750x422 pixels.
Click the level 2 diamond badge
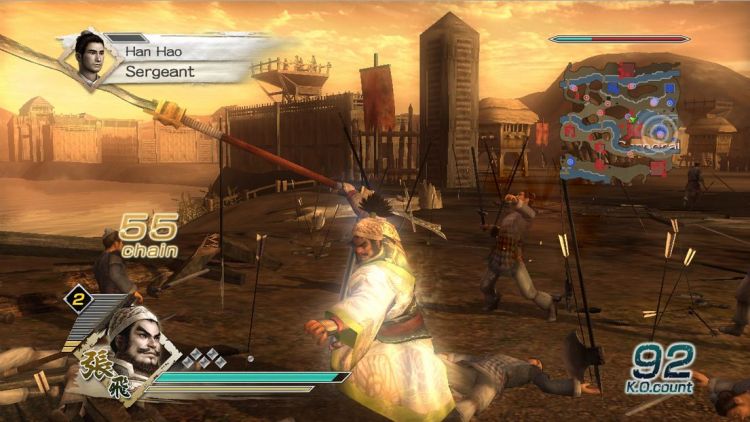tap(74, 298)
